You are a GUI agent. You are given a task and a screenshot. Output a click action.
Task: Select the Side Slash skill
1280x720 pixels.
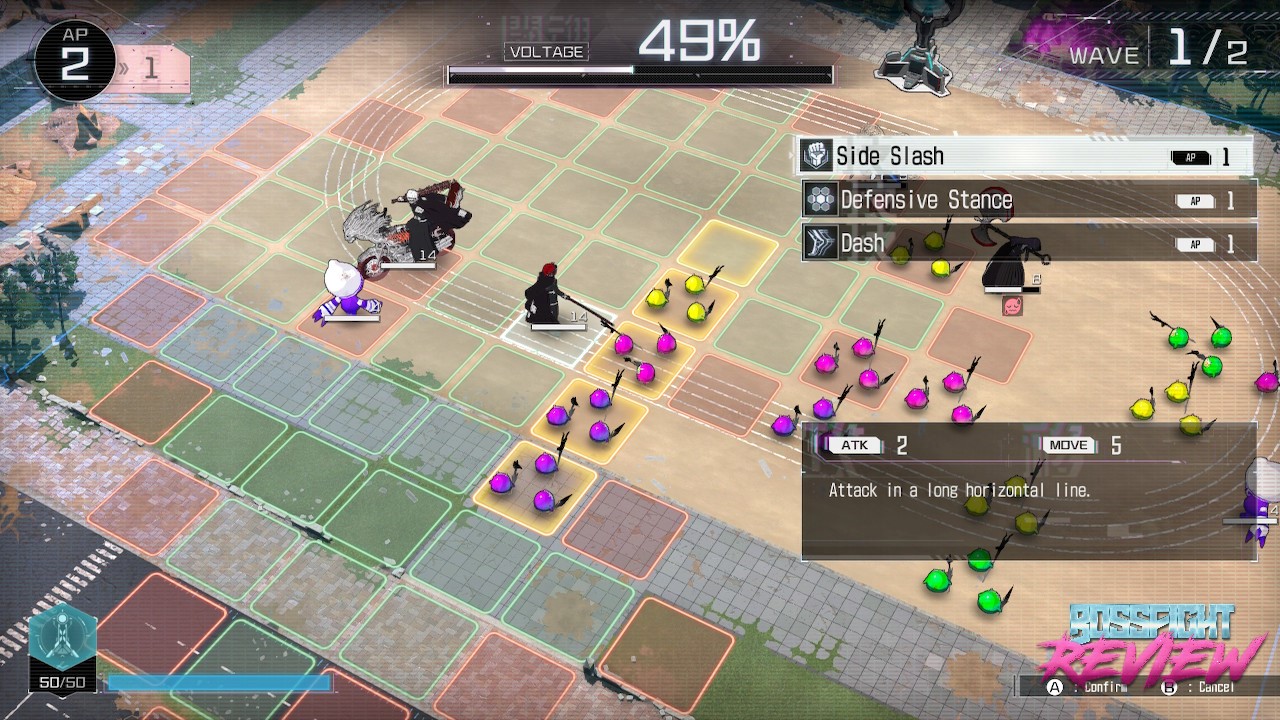click(x=1025, y=156)
